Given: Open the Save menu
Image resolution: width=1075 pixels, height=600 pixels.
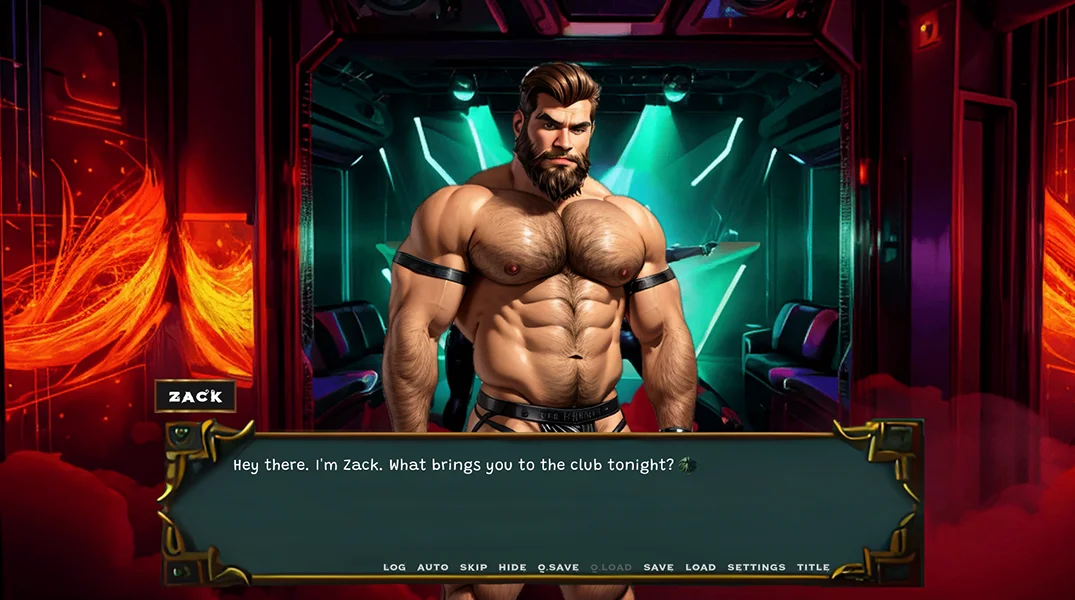Looking at the screenshot, I should pyautogui.click(x=658, y=567).
